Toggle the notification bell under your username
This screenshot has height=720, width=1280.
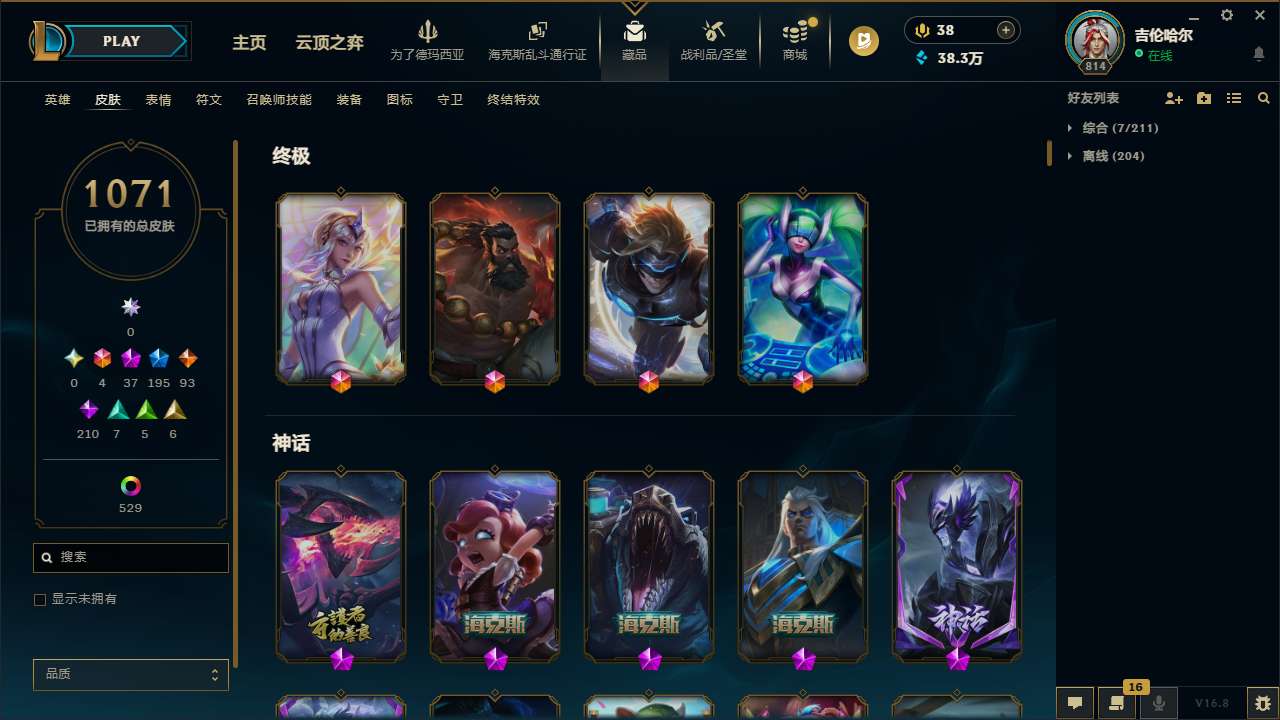pos(1258,53)
